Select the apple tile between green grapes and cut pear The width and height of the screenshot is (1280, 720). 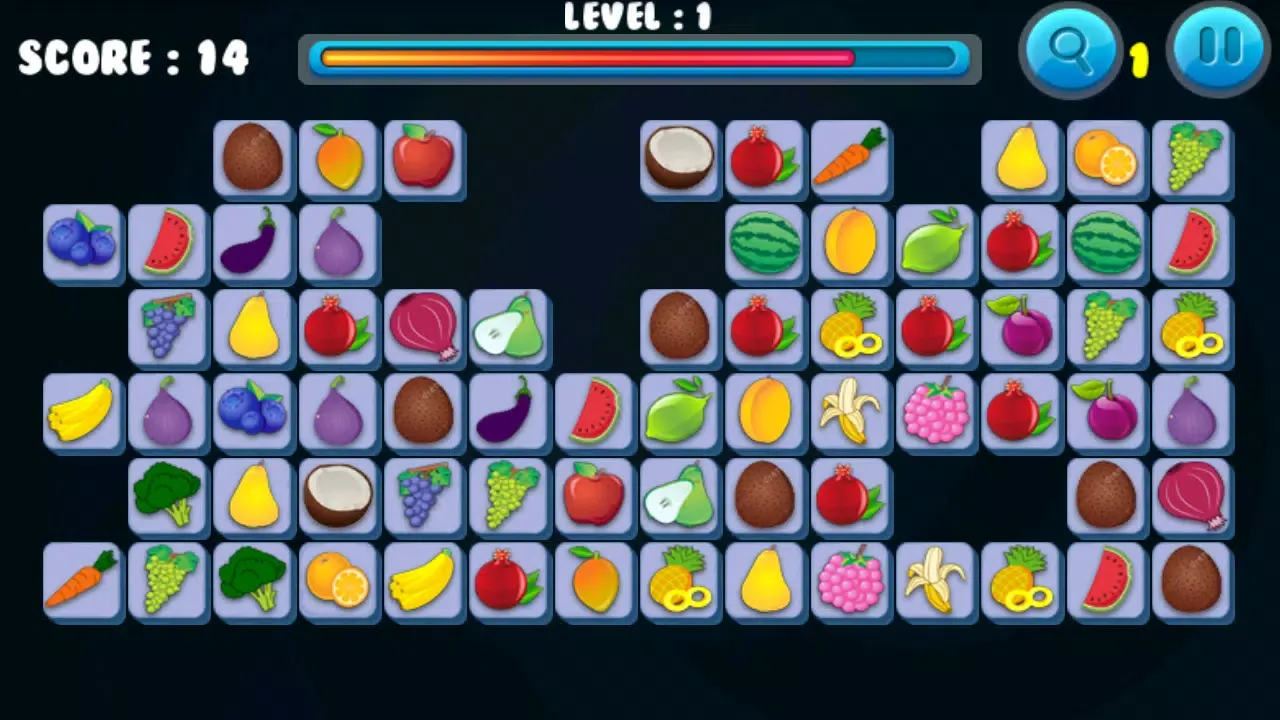[x=594, y=495]
